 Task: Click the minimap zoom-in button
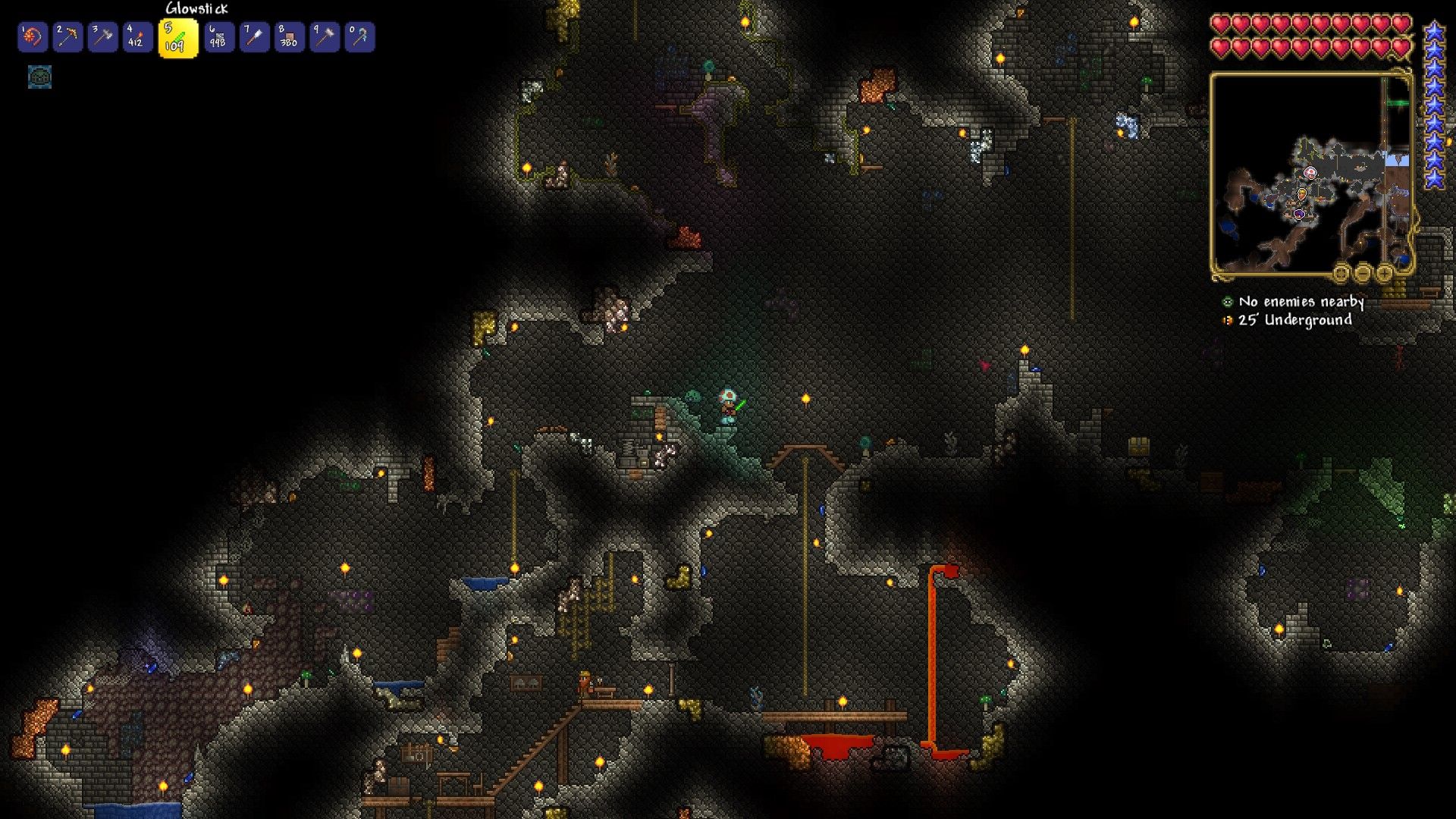[x=1386, y=273]
